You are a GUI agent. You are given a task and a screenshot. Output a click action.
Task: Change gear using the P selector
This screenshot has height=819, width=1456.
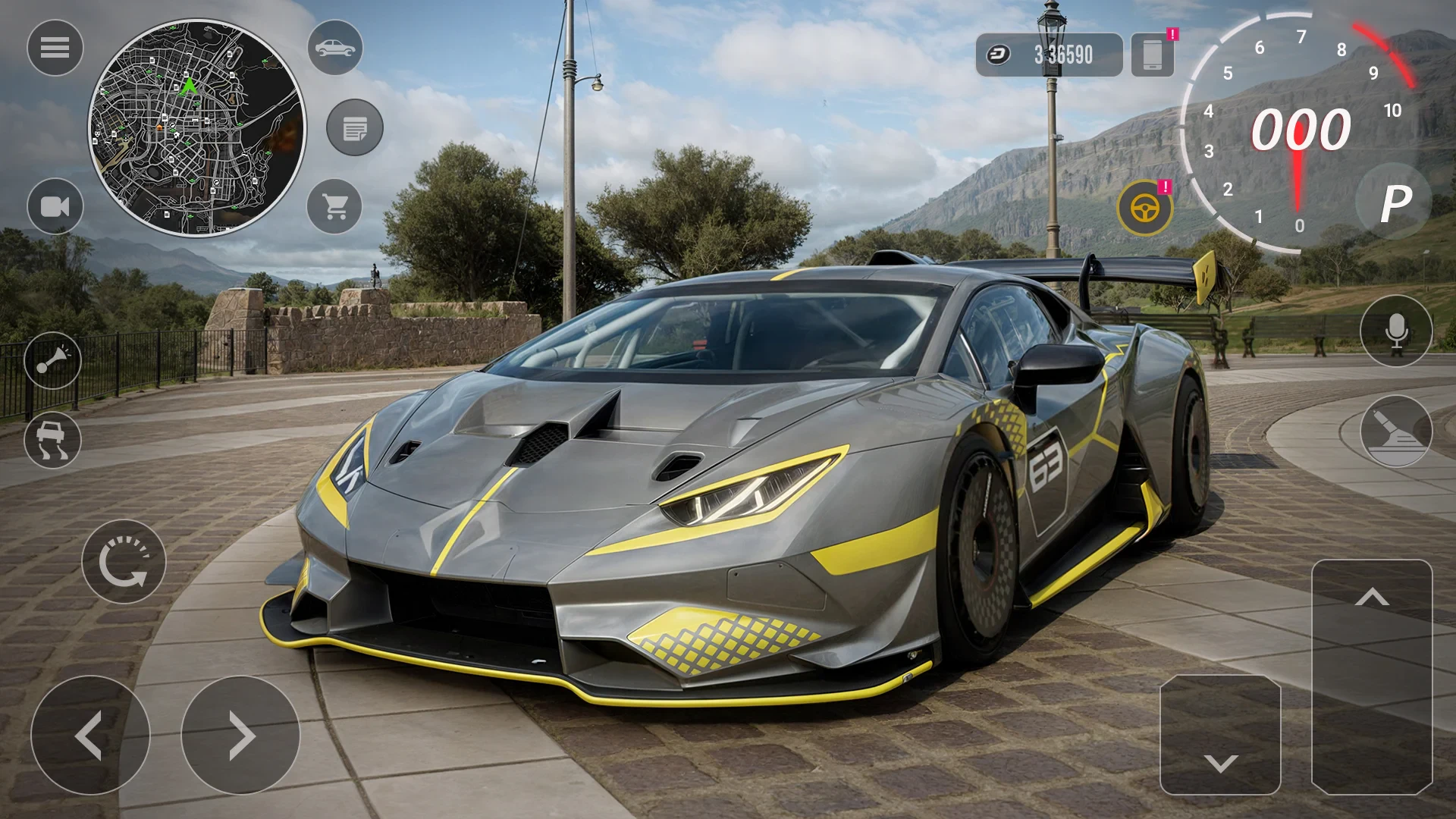point(1395,202)
